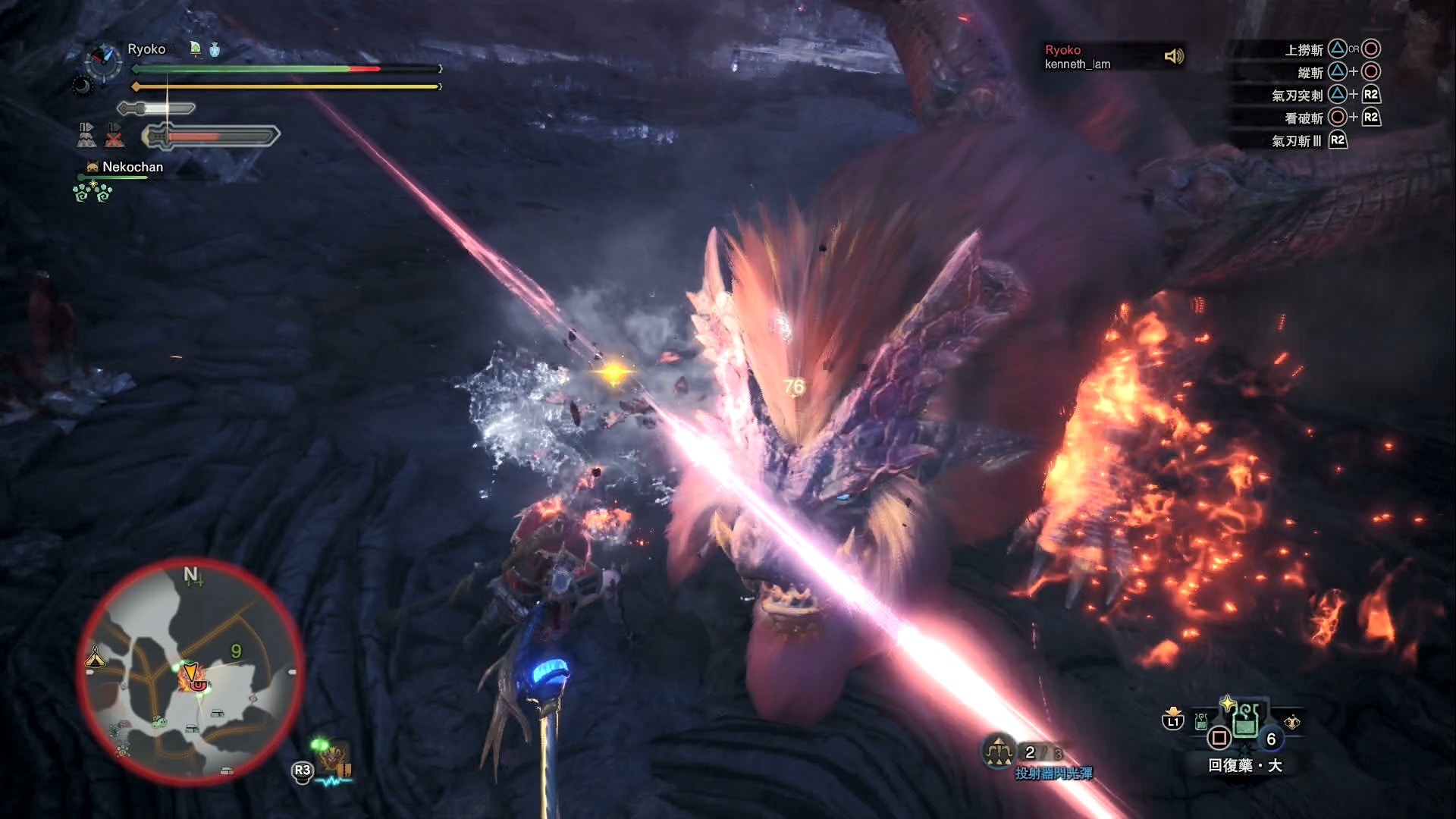
Task: Select the monster icon on the minimap
Action: (191, 676)
